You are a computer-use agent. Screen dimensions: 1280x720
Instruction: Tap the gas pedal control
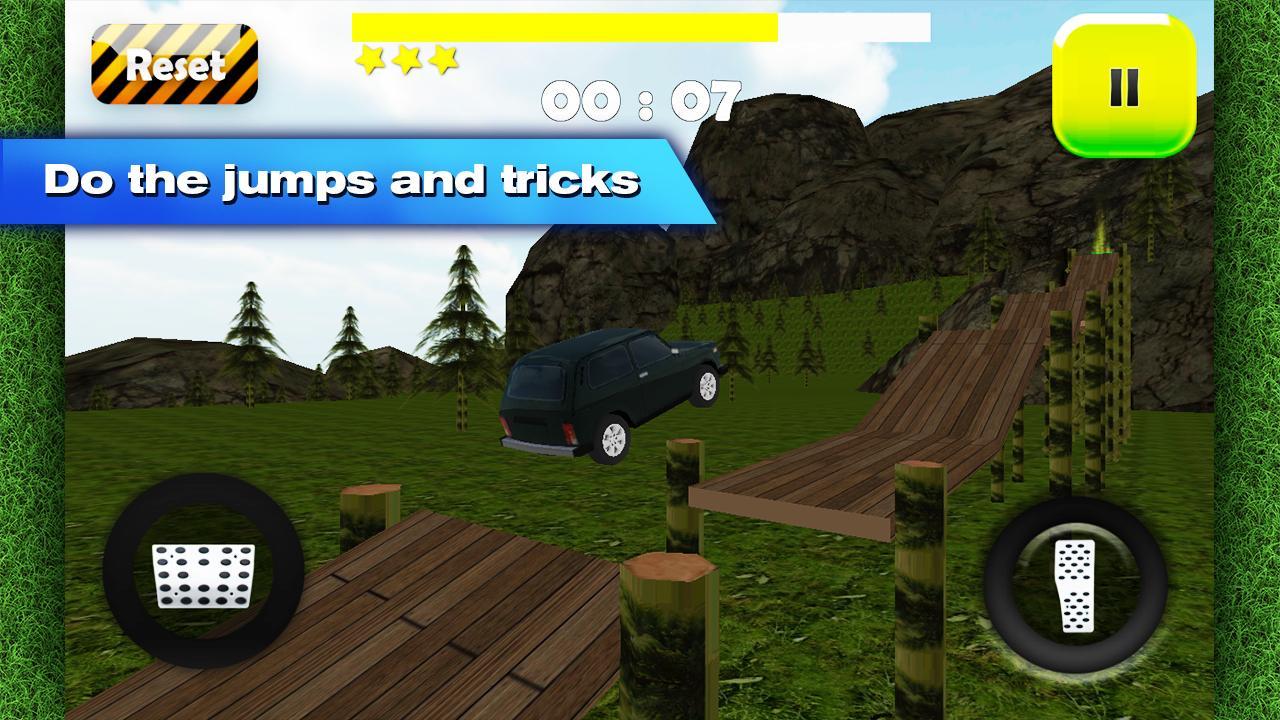[1075, 585]
